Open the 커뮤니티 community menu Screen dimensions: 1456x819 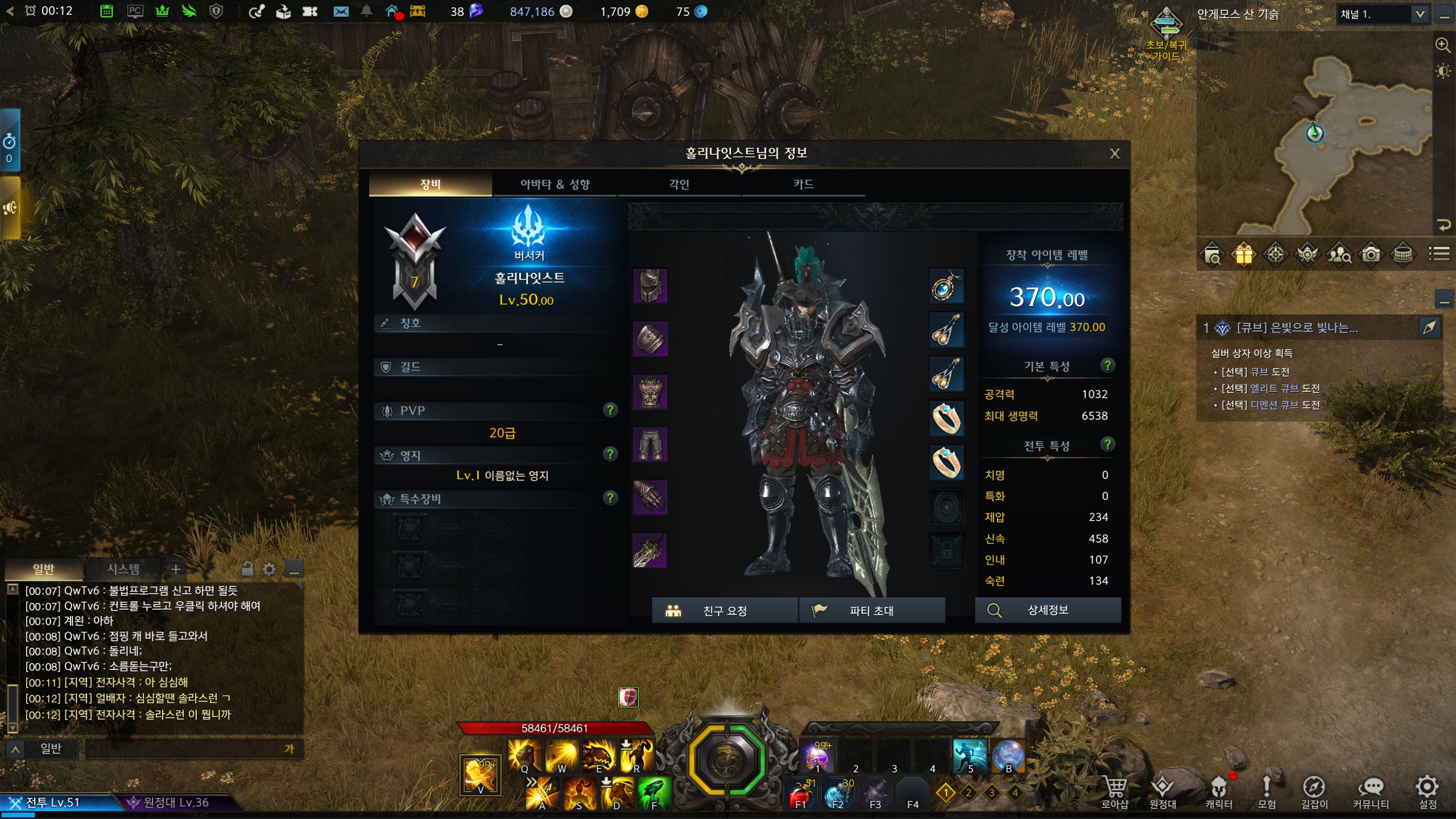(1371, 792)
